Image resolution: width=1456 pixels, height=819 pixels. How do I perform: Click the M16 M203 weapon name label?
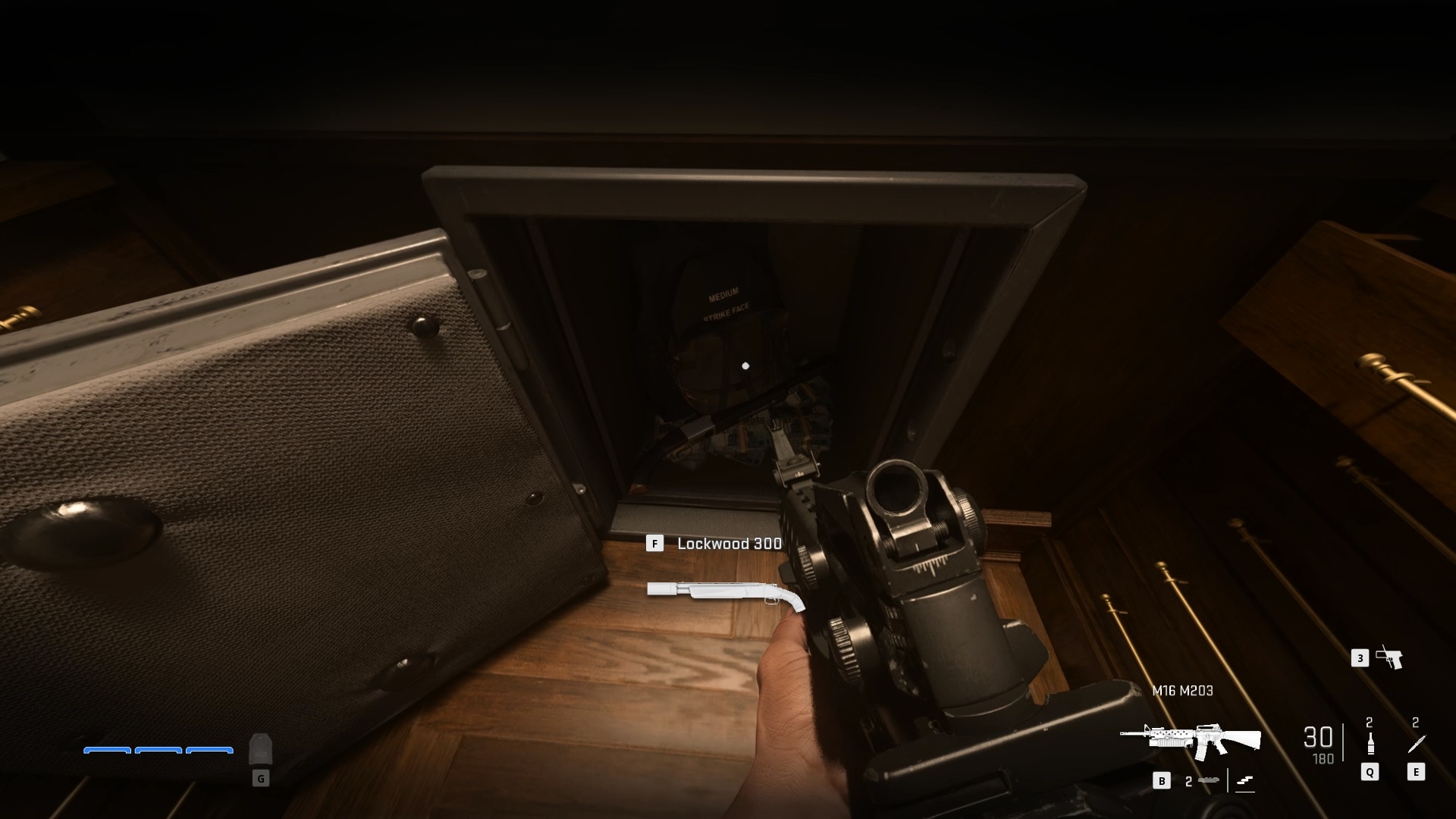click(1182, 690)
